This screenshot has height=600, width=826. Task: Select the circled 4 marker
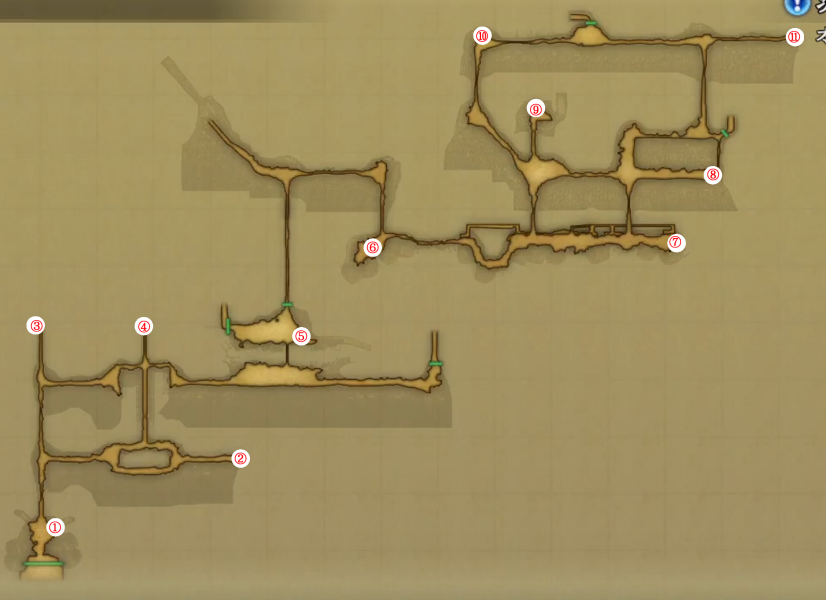pos(144,326)
